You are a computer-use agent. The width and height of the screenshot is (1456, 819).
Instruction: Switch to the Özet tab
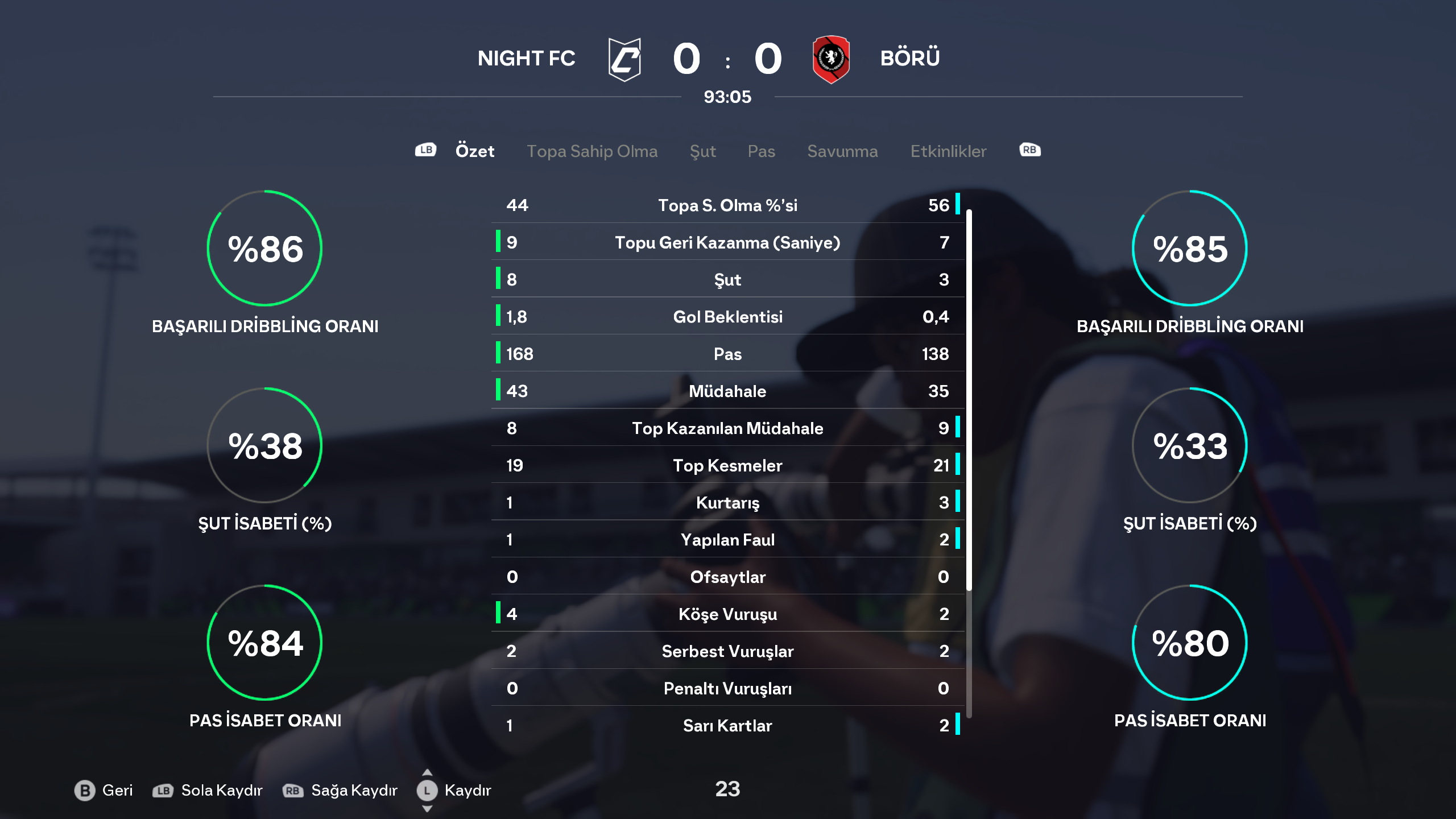coord(474,151)
